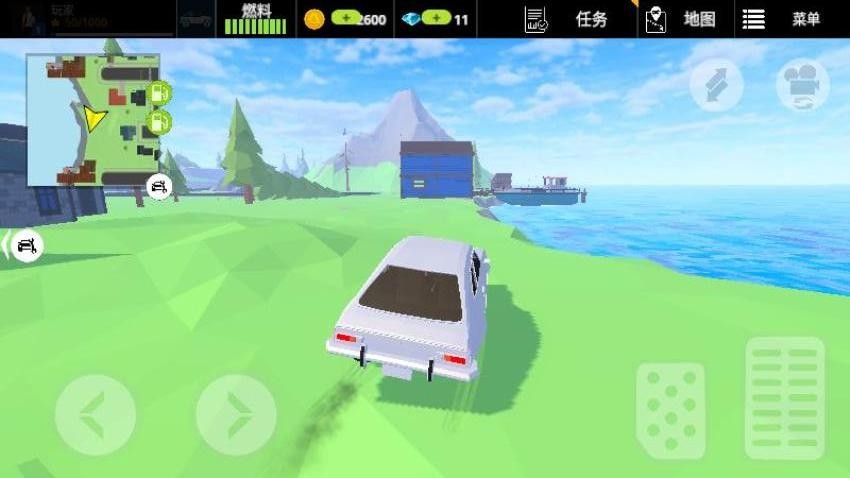The image size is (850, 478).
Task: Add diamonds with the gem plus button
Action: tap(436, 19)
